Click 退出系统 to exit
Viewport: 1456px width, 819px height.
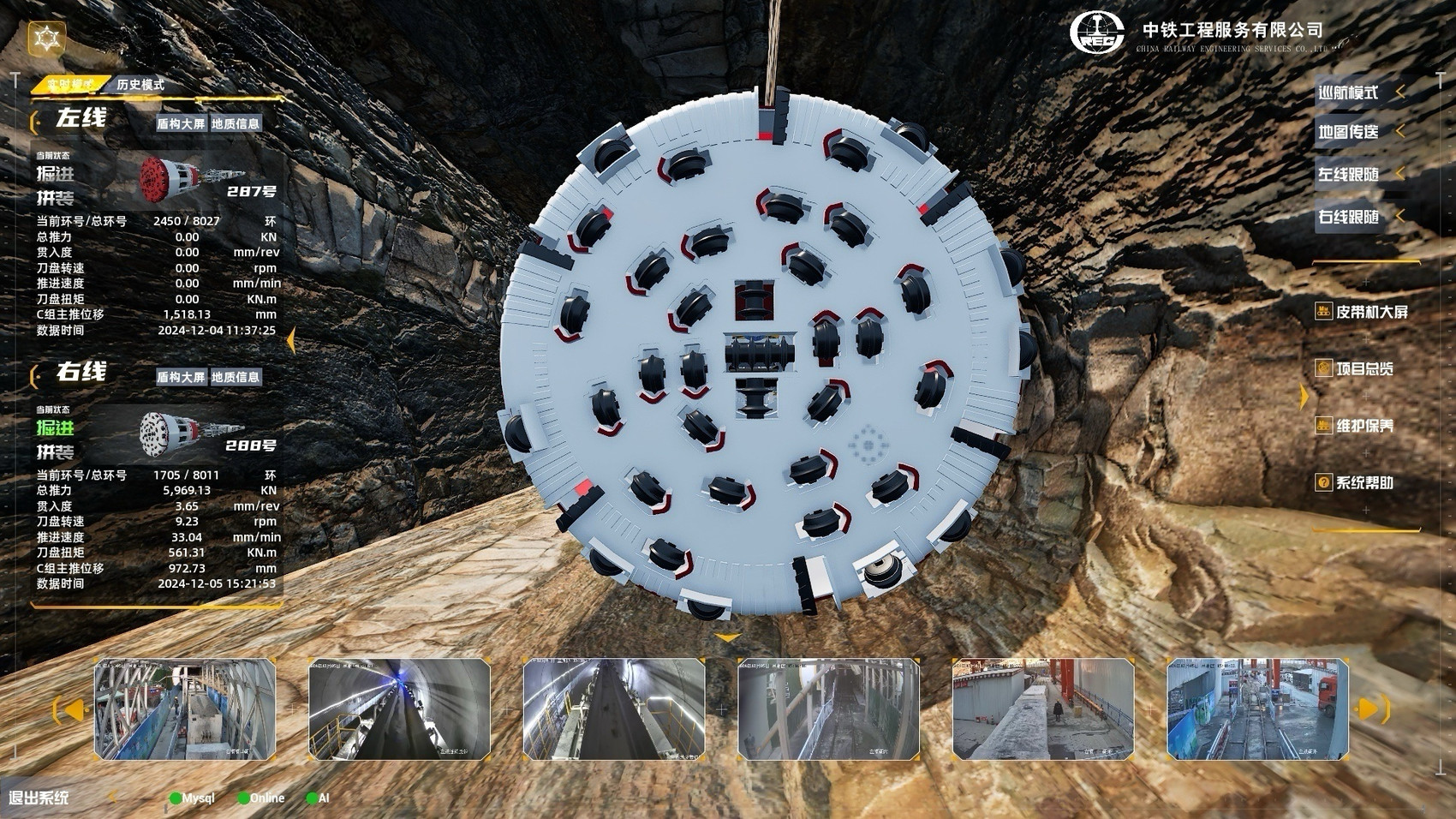click(x=39, y=798)
